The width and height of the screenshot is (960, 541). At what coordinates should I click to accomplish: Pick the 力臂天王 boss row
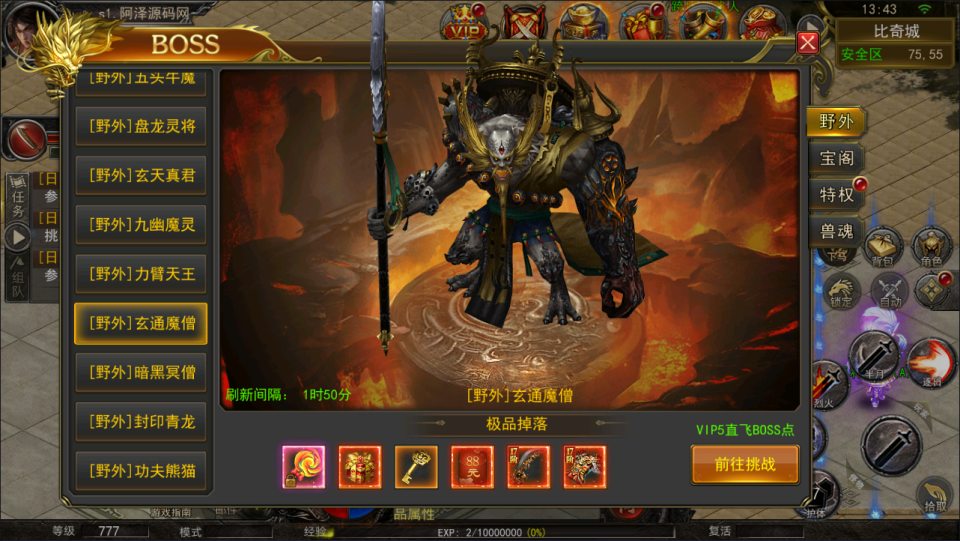tap(141, 273)
